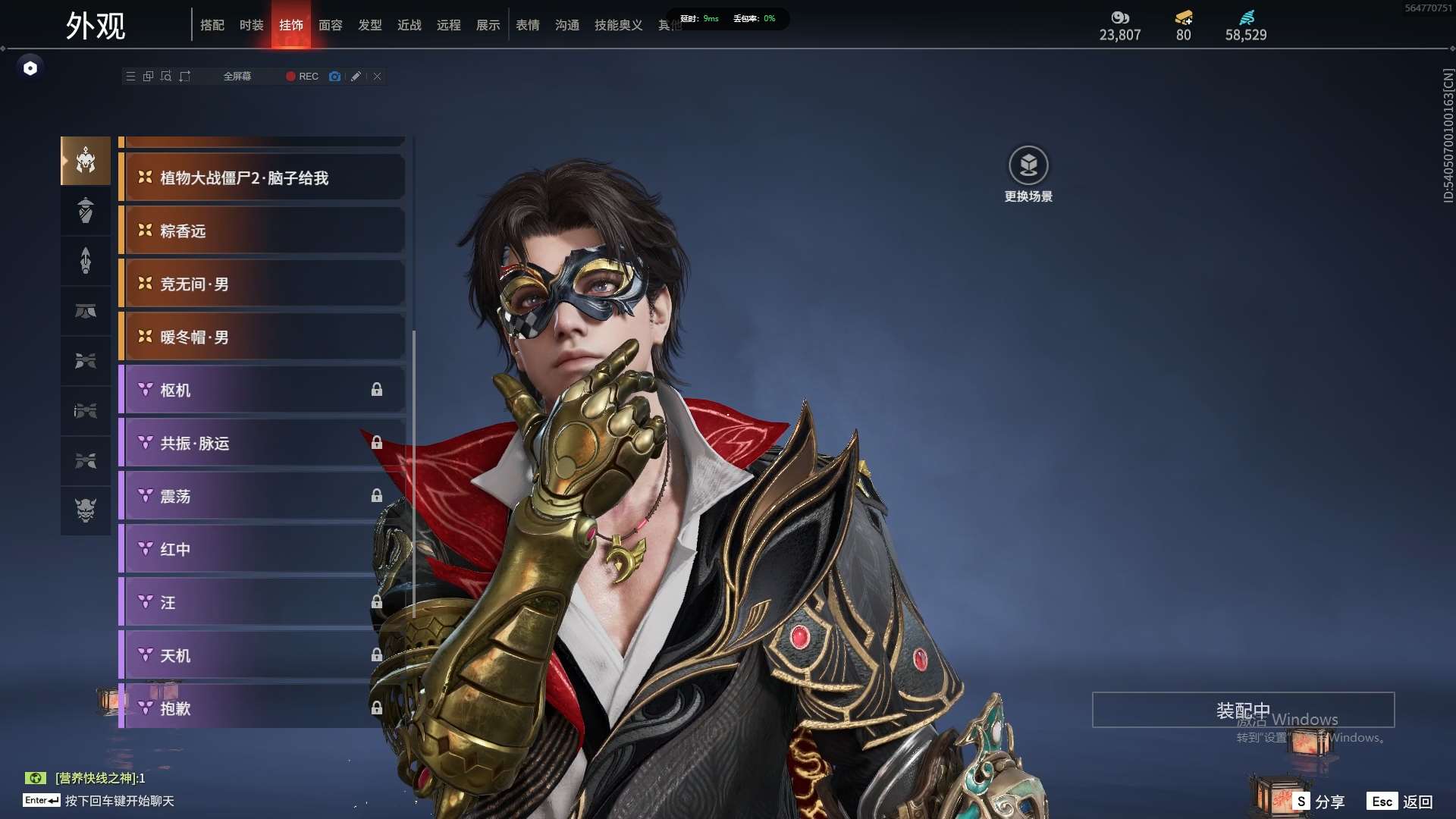Screen dimensions: 1456x819
Task: Go to the 发型 tab
Action: 370,25
